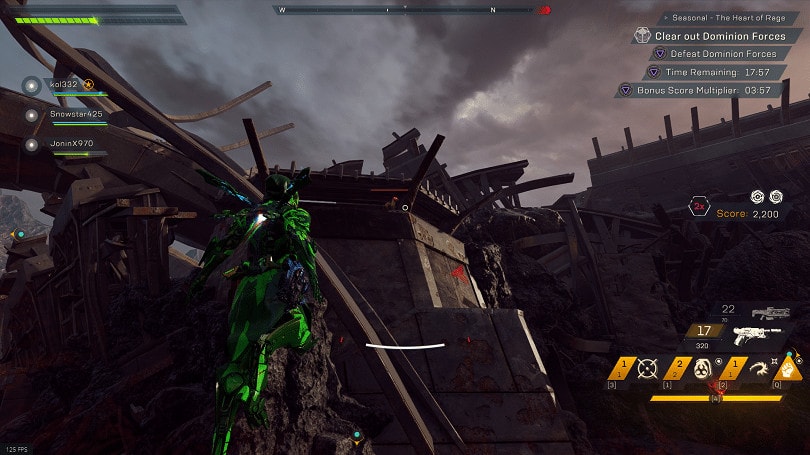The height and width of the screenshot is (455, 810).
Task: Click the 2x score multiplier hexagon
Action: (699, 208)
